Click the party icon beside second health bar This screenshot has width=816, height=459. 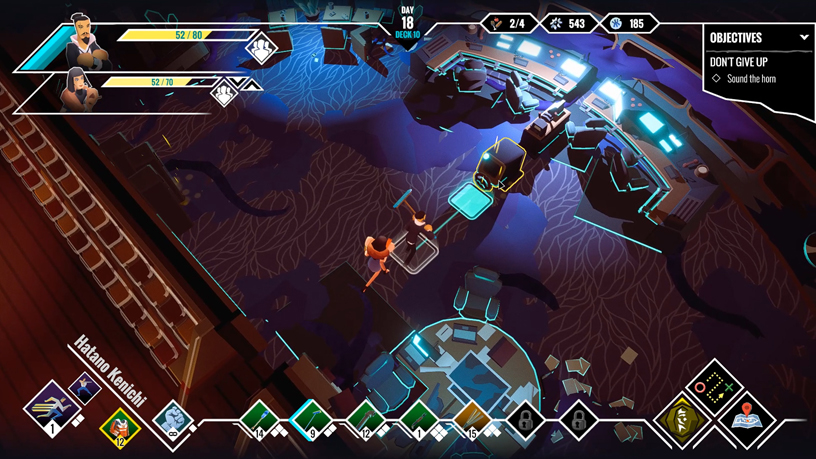point(224,93)
